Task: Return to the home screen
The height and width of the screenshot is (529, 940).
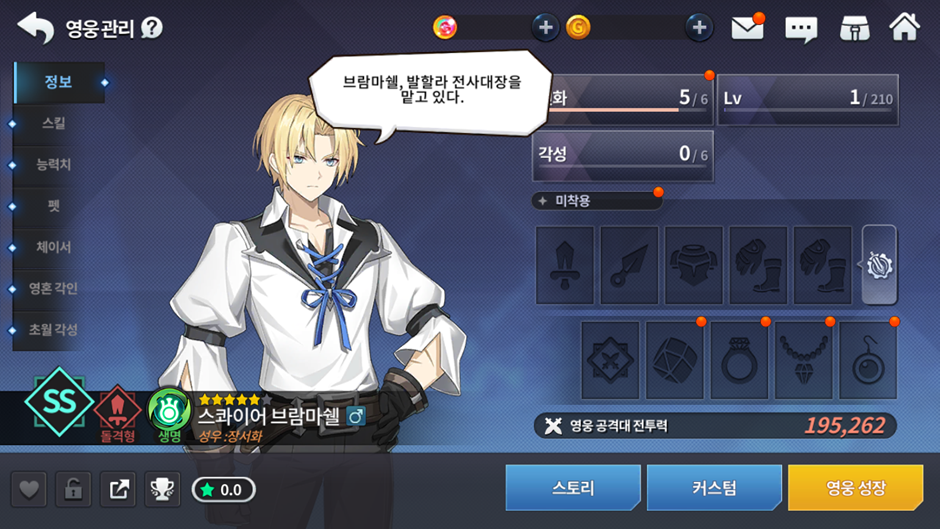Action: [x=904, y=27]
